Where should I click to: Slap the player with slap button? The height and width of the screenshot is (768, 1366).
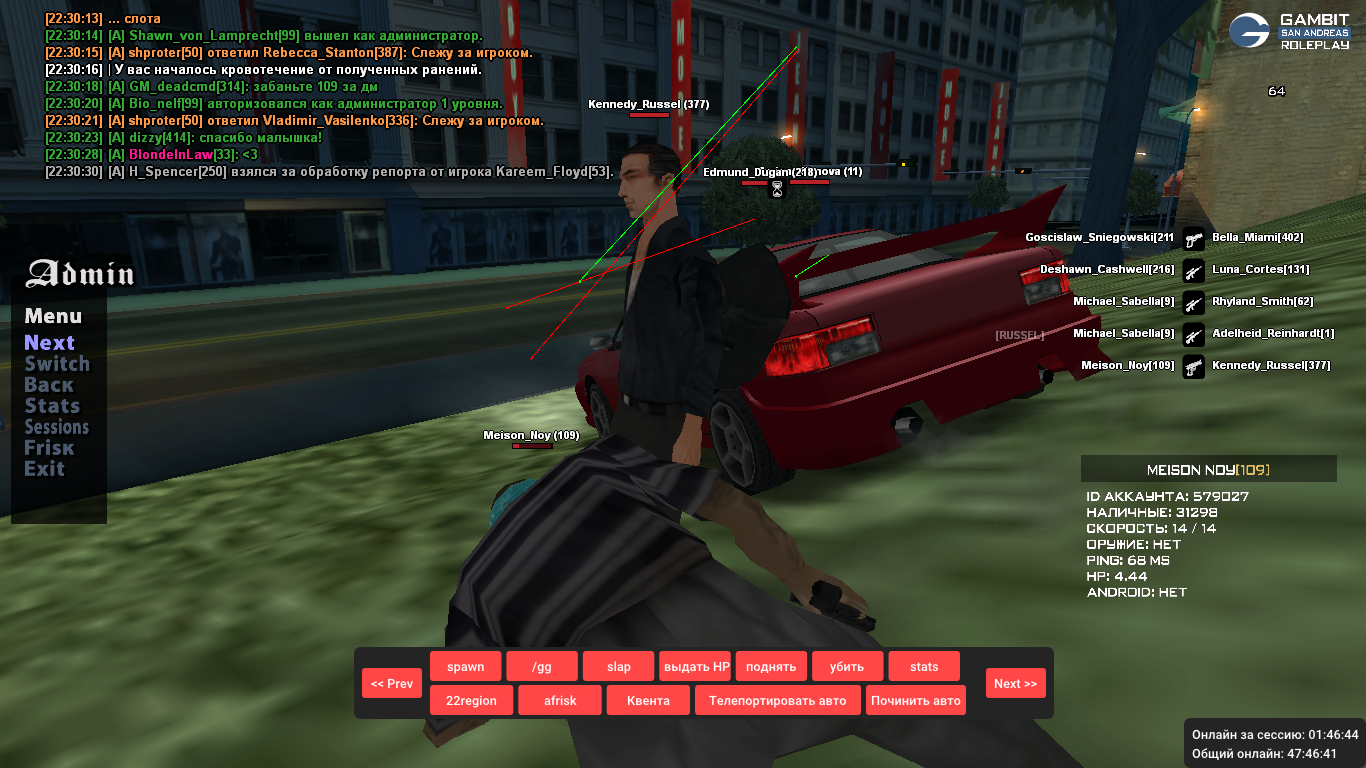click(x=619, y=667)
